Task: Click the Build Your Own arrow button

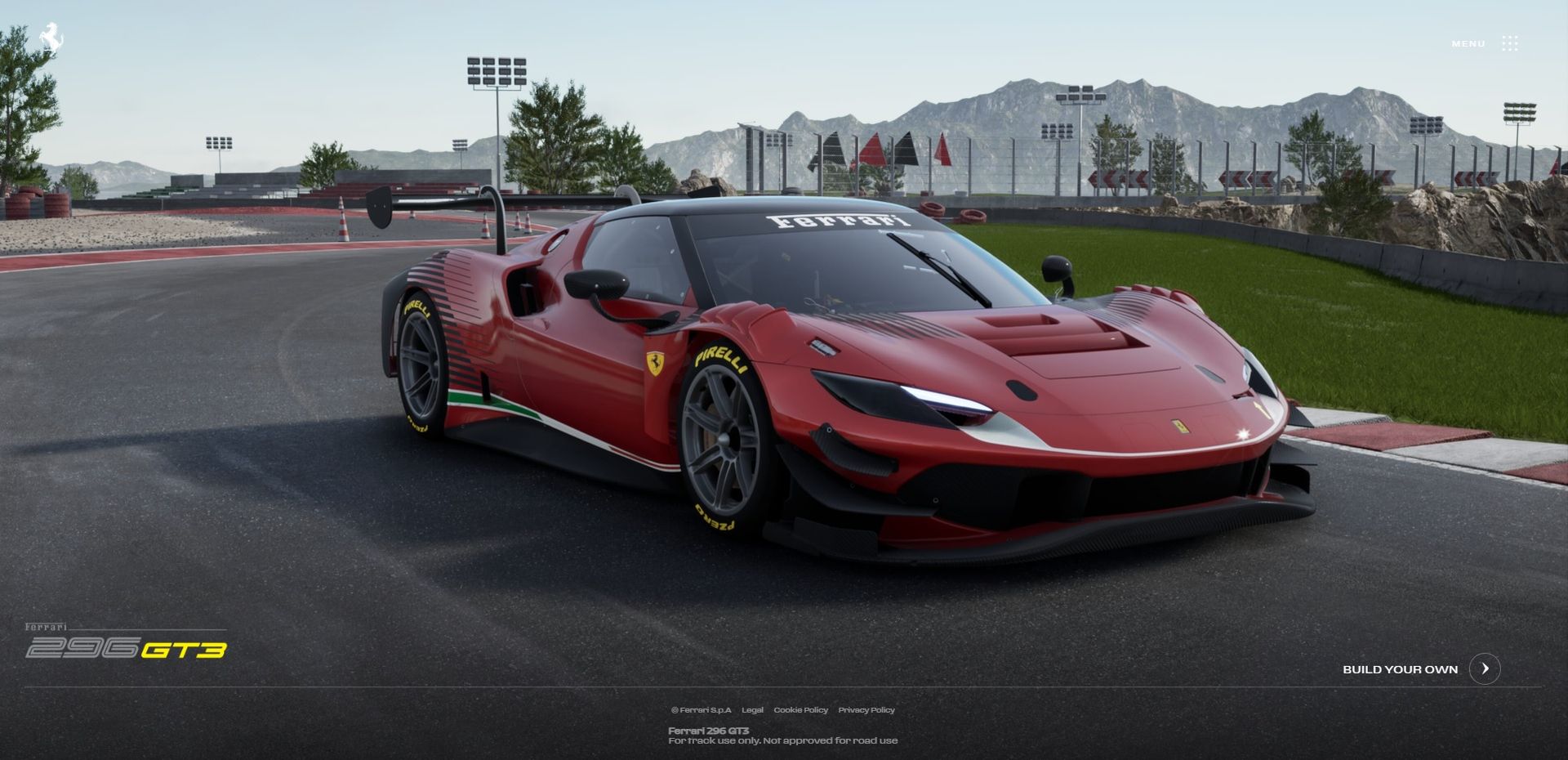Action: (x=1484, y=668)
